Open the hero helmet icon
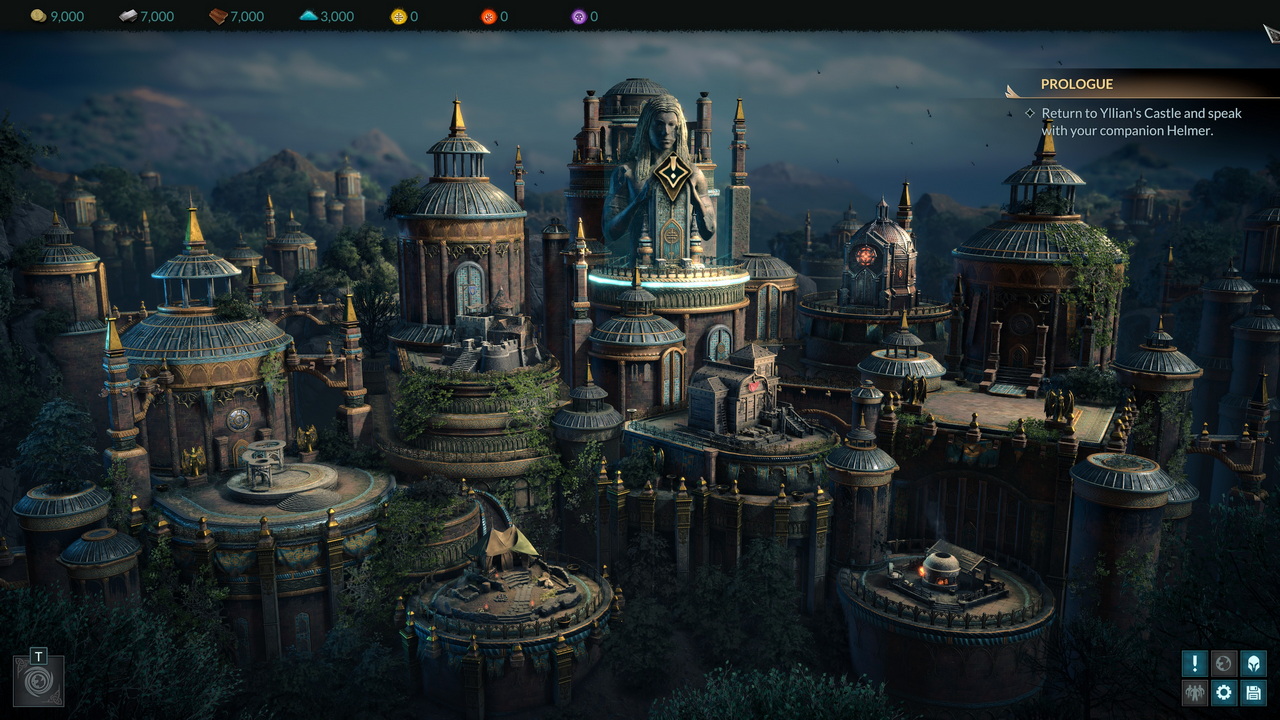 (x=1253, y=663)
